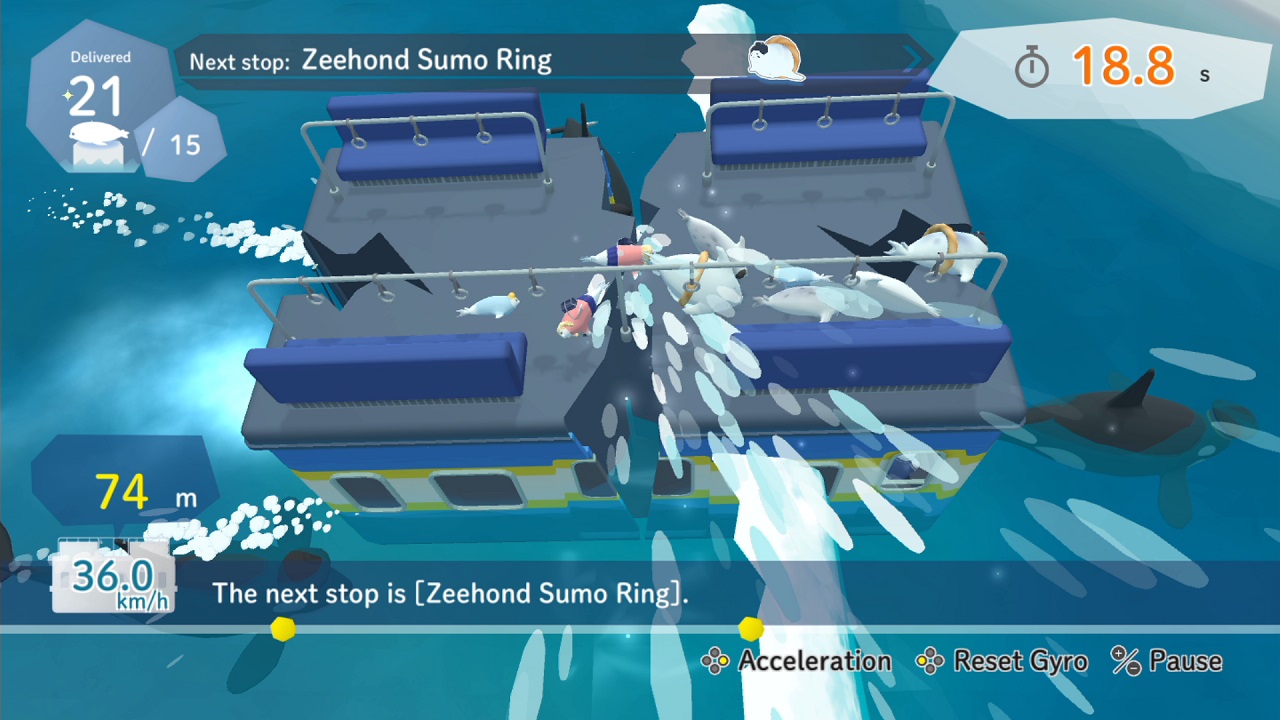Click the Zeehond Sumo Ring stop name
1280x720 pixels.
tap(428, 60)
